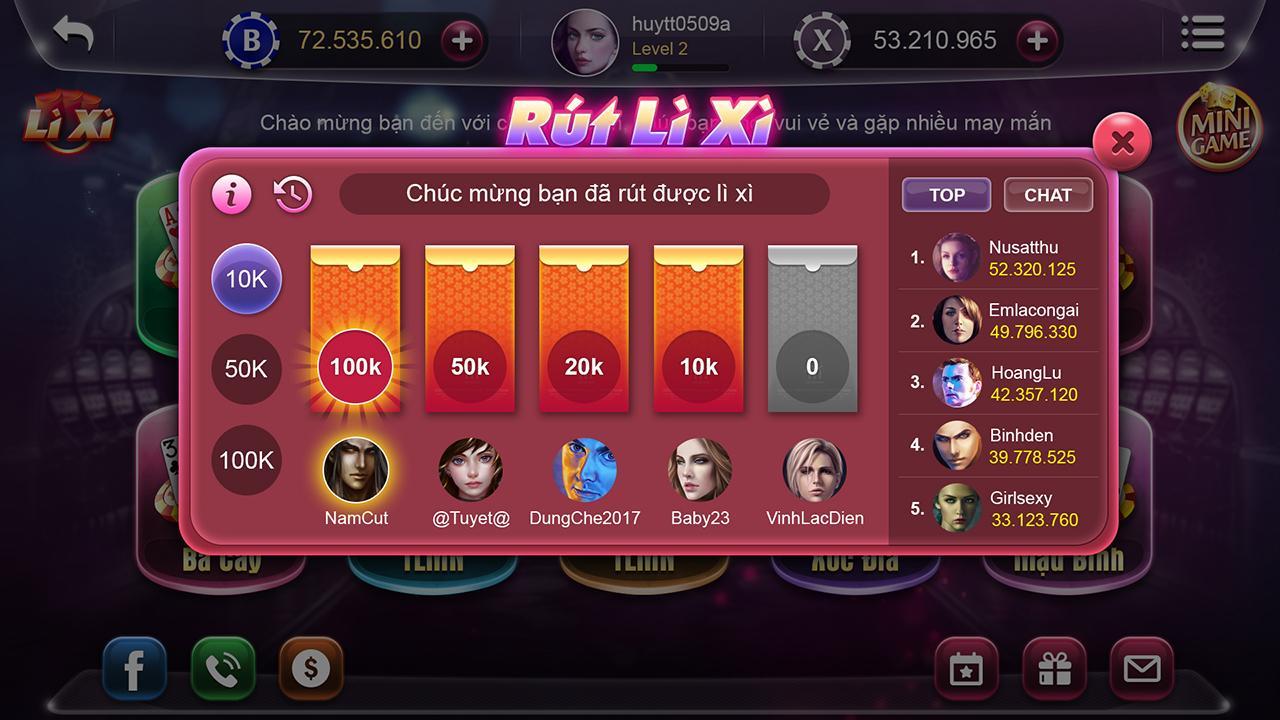
Task: Select the 100K stake option
Action: pos(246,460)
